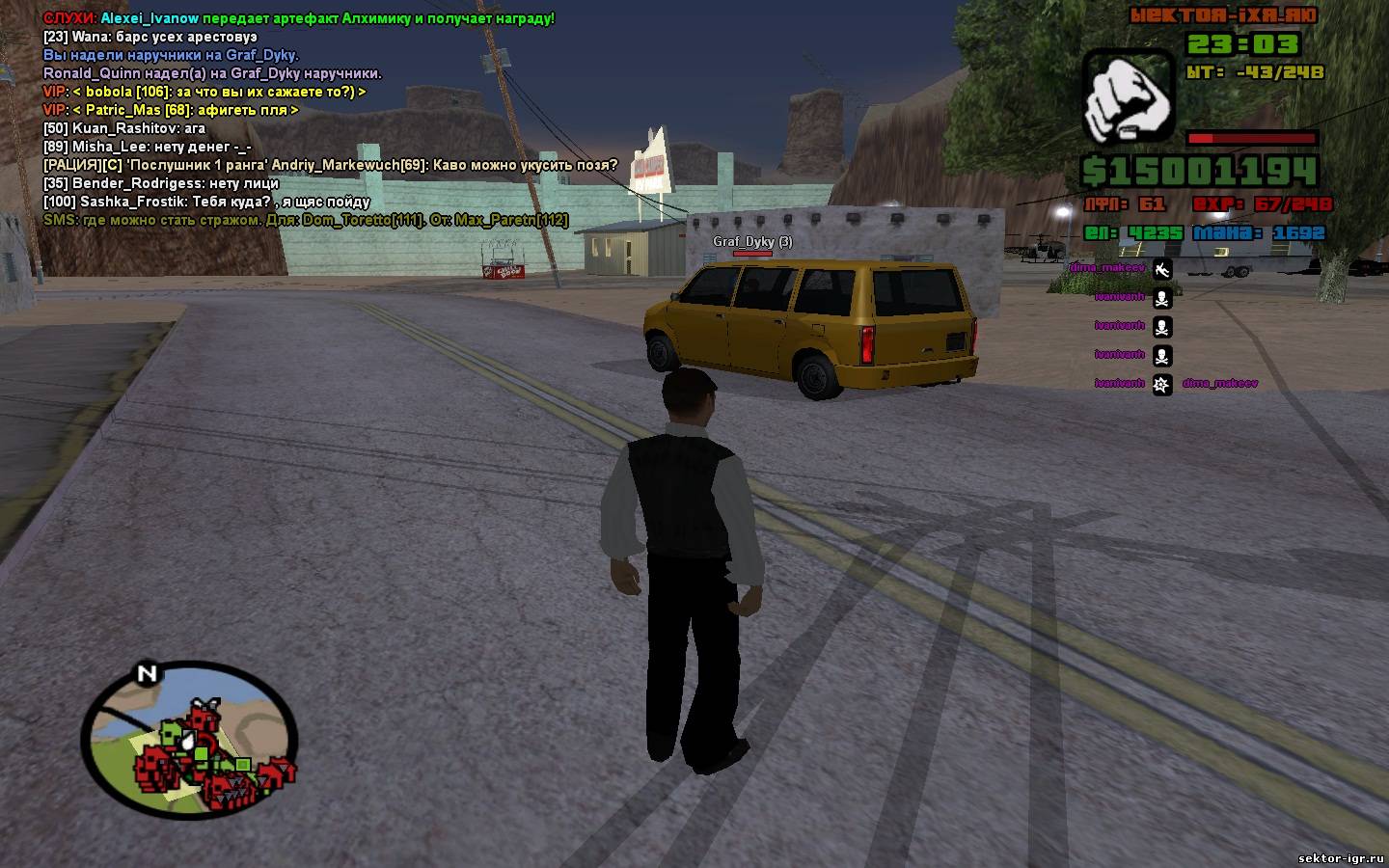The height and width of the screenshot is (868, 1389).
Task: Click Sashka_Frostik's chat line
Action: coord(206,202)
